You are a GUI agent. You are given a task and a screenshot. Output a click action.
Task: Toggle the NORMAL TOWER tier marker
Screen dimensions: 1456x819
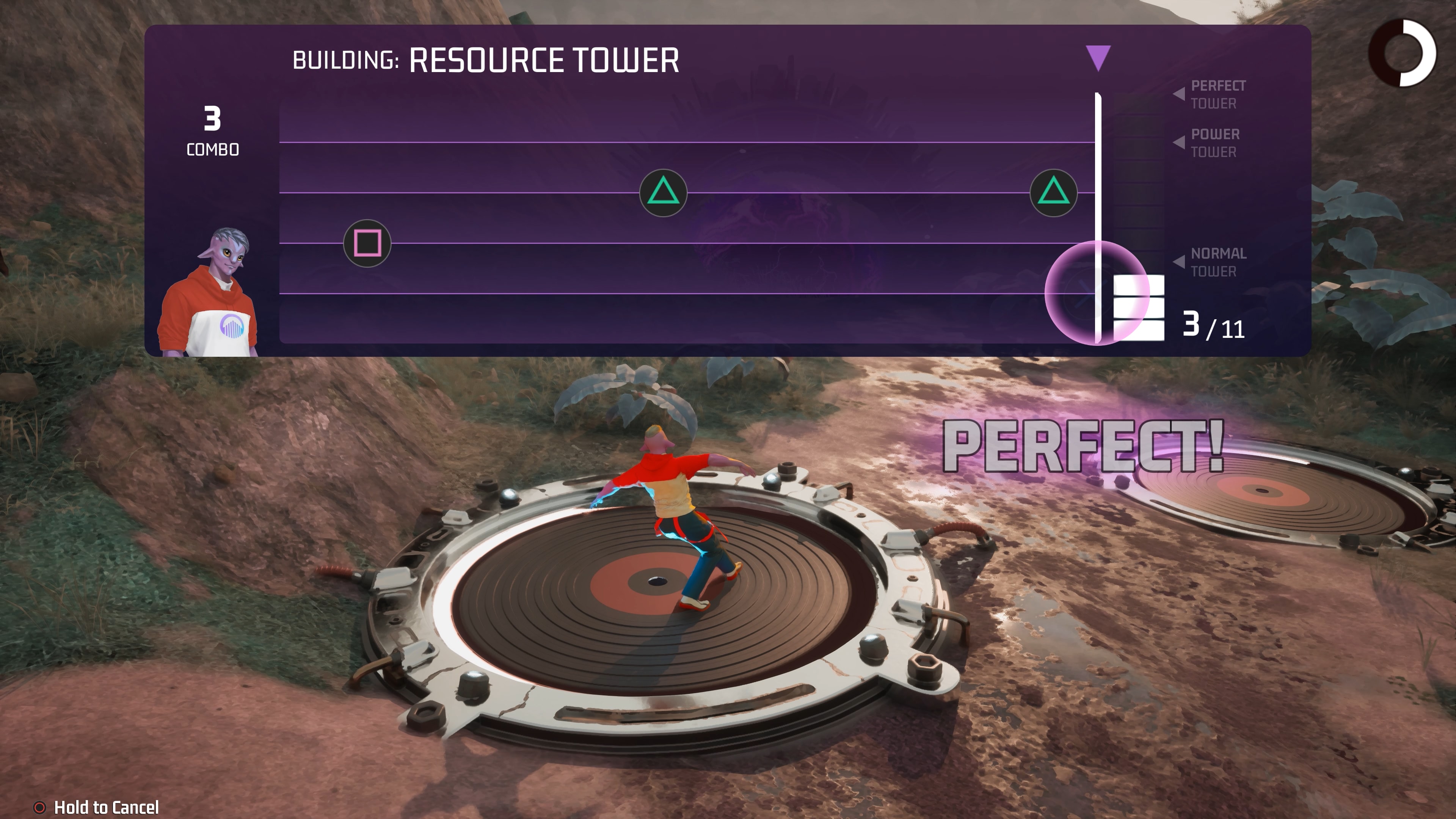coord(1215,262)
